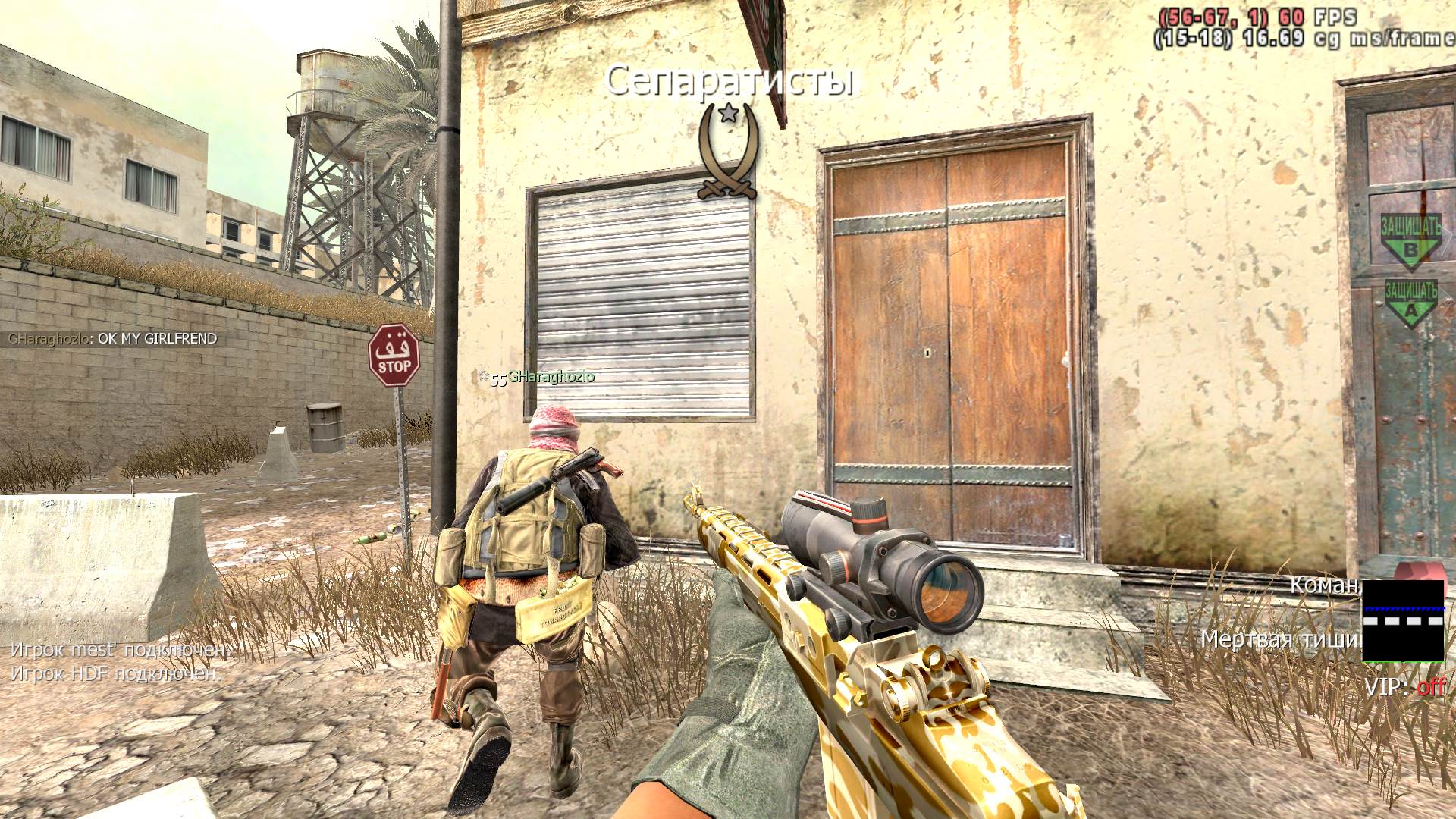Screen dimensions: 1456x819
Task: Click the black panel with white dashes
Action: [x=1403, y=620]
